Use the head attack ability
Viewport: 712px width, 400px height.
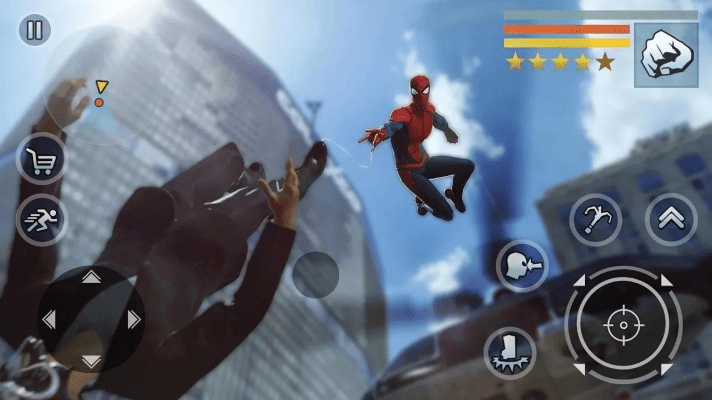coord(522,267)
